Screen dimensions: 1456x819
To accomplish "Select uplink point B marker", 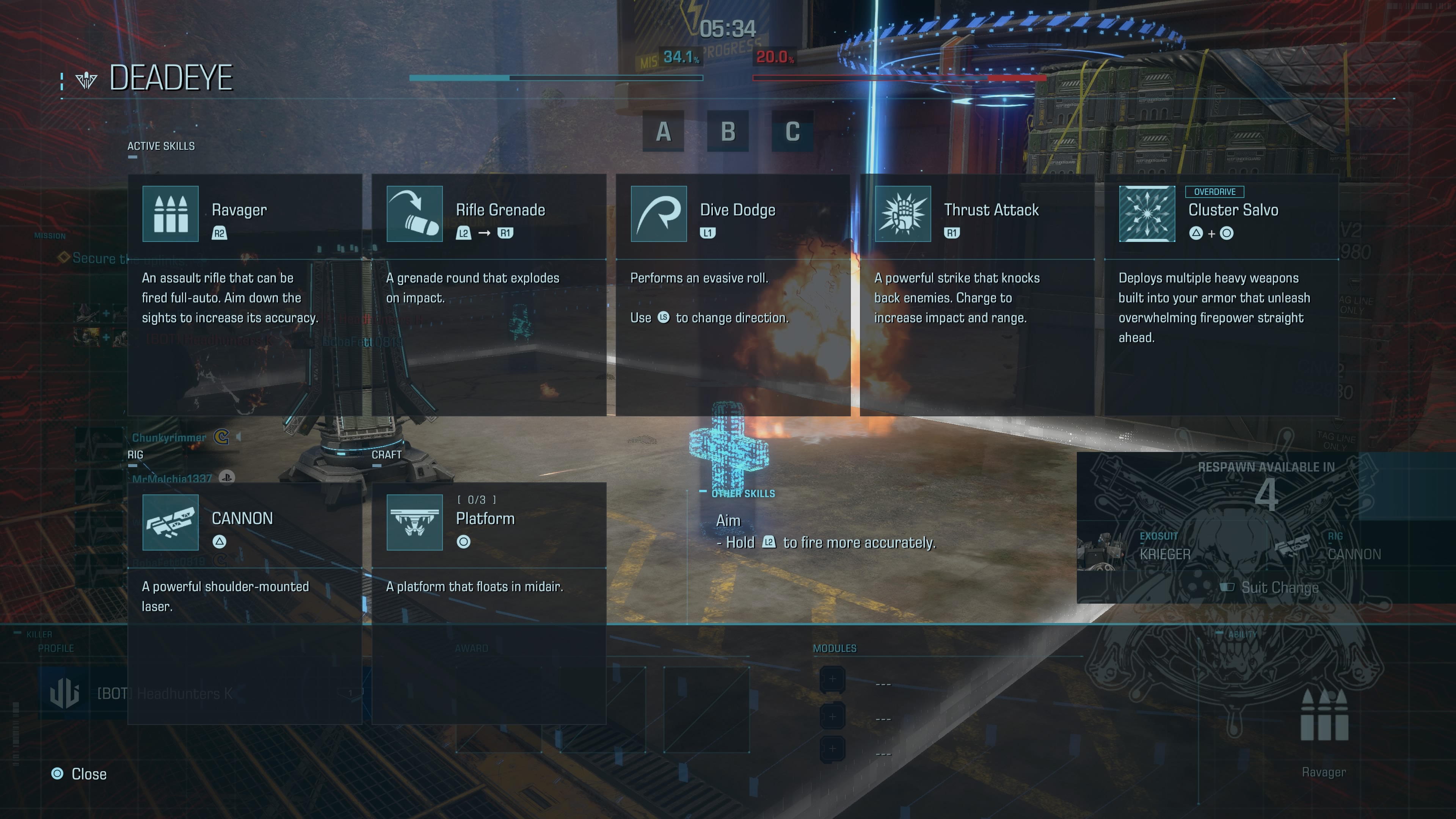I will [728, 132].
